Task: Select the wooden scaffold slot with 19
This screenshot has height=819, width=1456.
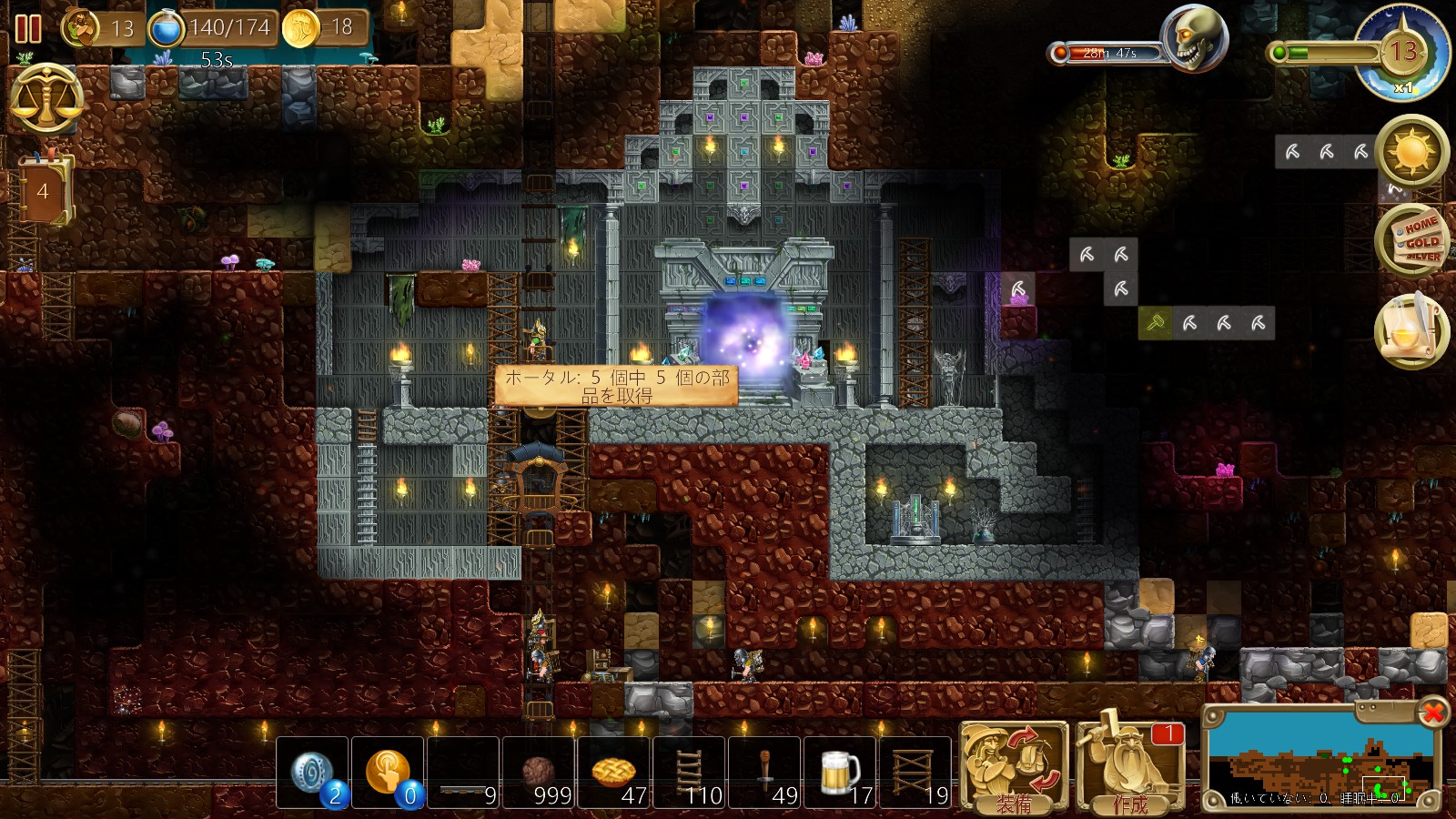Action: click(915, 773)
